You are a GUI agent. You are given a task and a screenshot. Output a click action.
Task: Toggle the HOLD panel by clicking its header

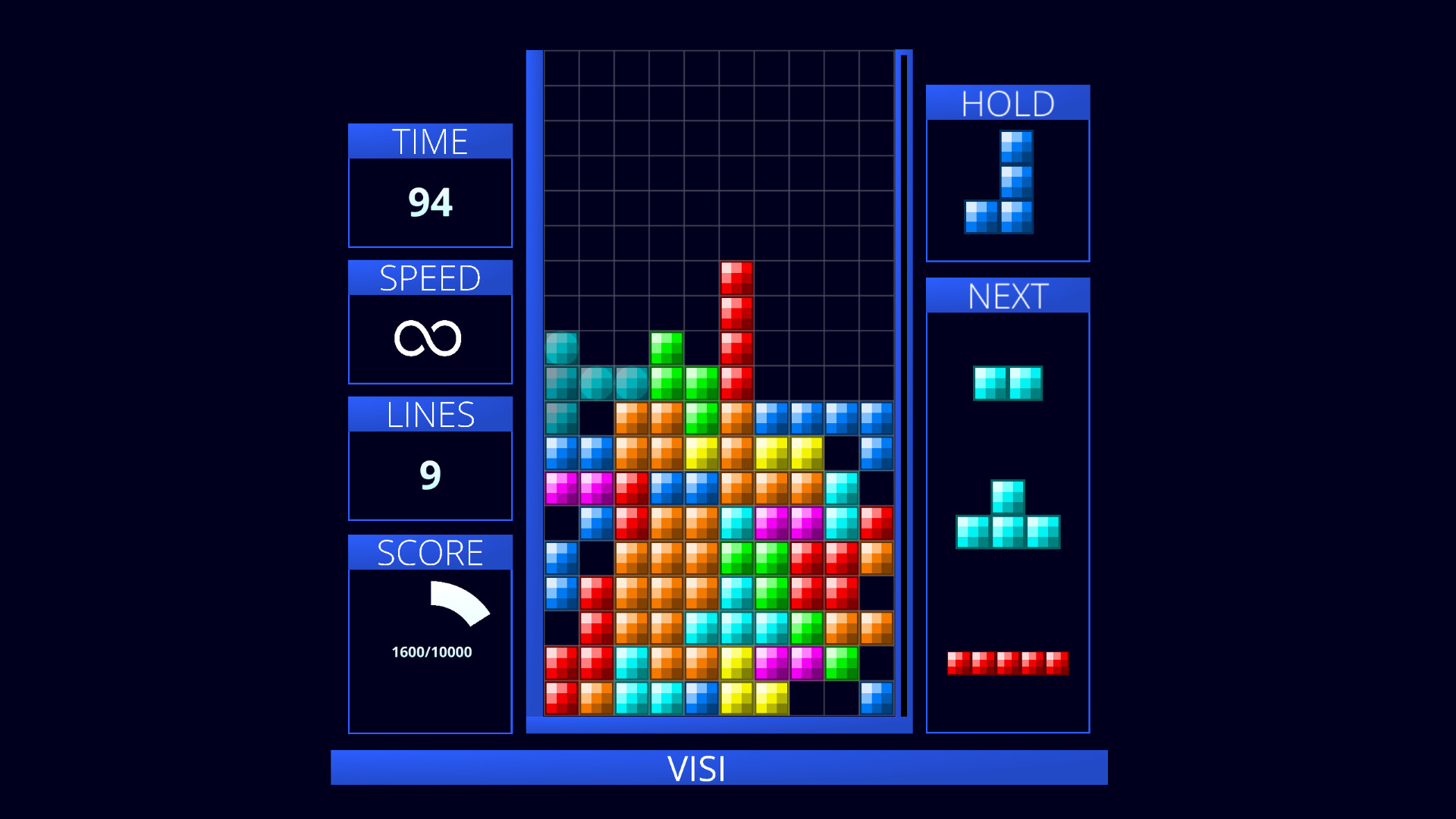pyautogui.click(x=1007, y=102)
